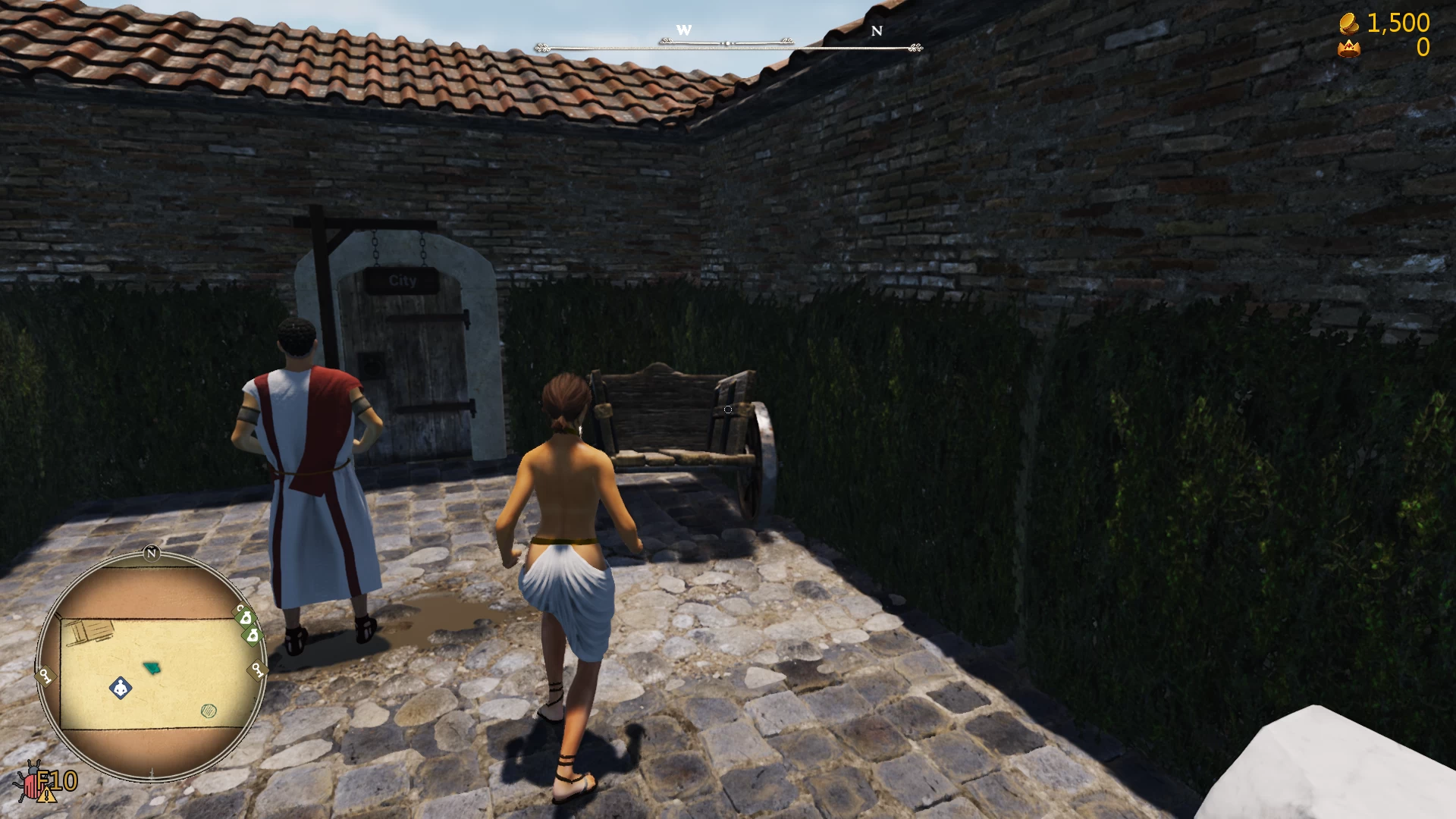Select the key marker on the minimap's right edge
Viewport: 1456px width, 819px height.
(256, 669)
